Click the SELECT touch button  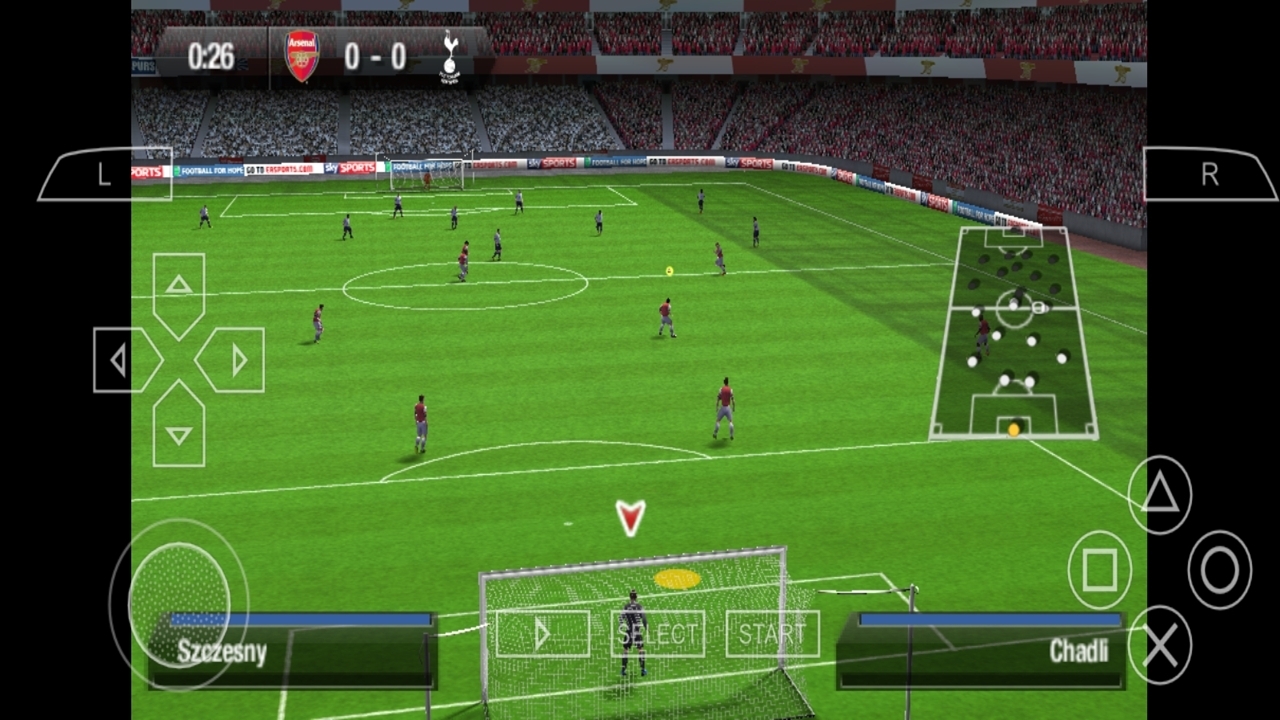(x=657, y=634)
